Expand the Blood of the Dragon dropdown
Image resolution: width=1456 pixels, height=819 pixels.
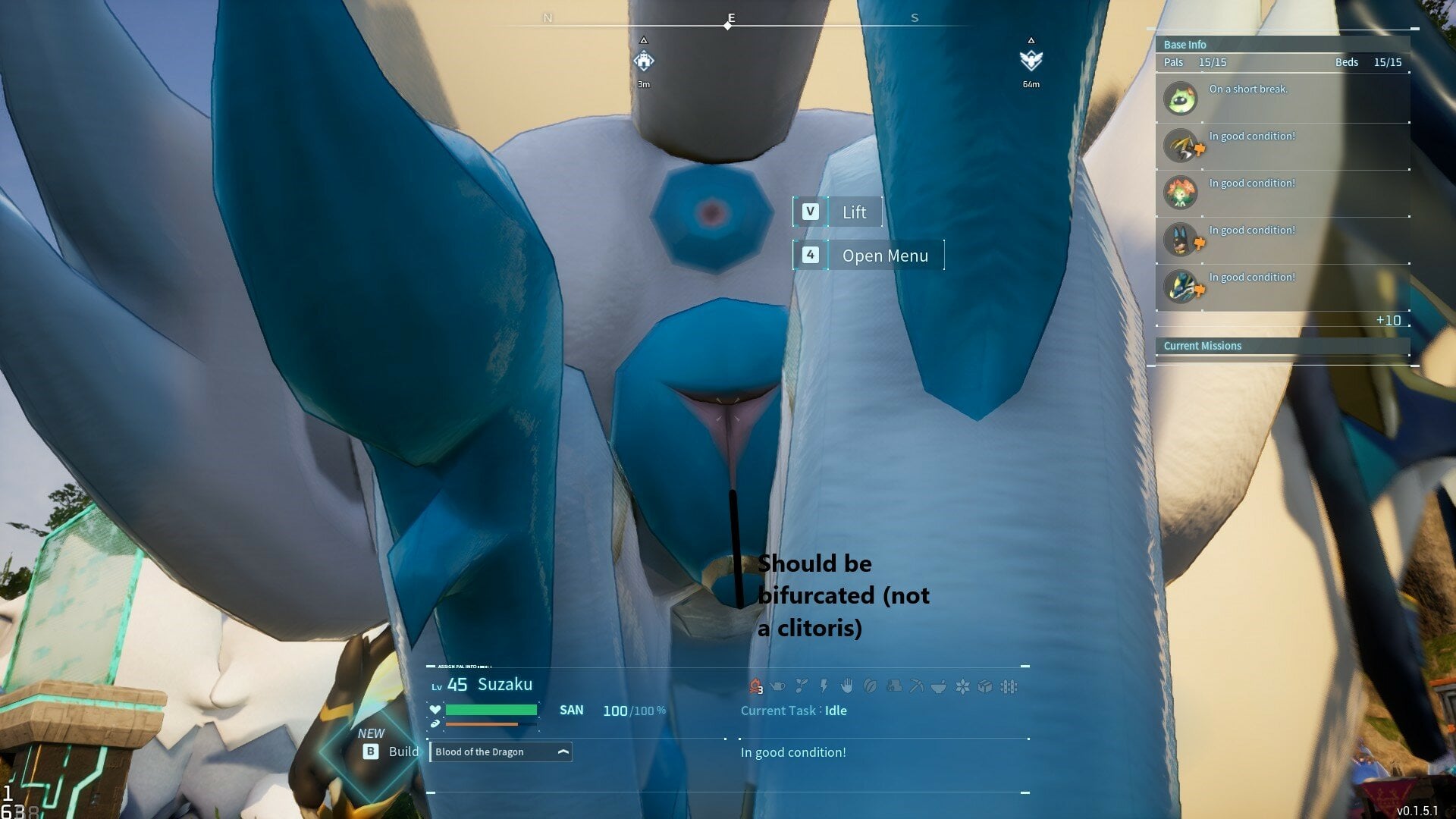click(x=562, y=752)
